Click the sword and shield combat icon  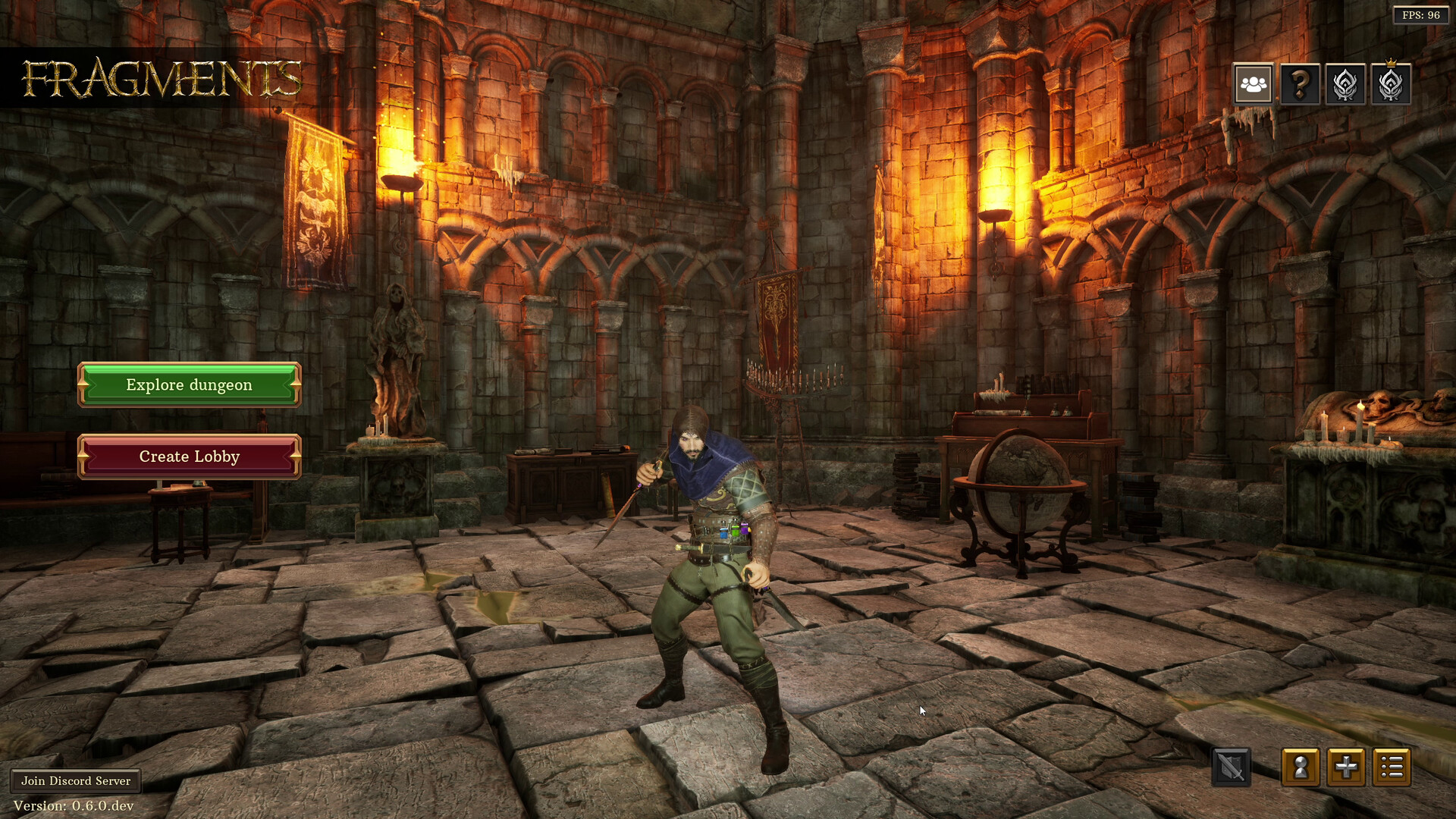click(1232, 767)
